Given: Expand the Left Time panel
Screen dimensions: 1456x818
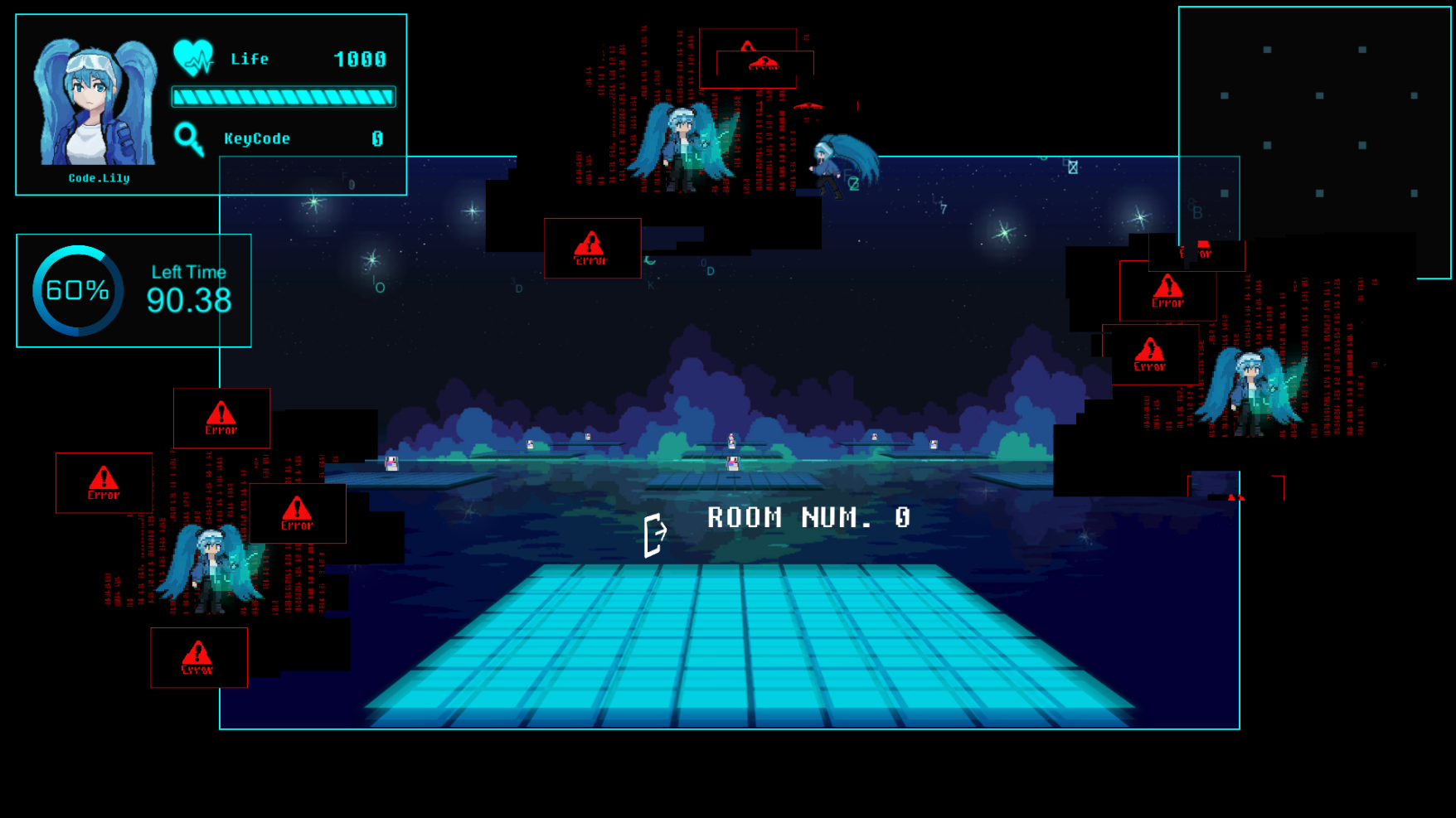Looking at the screenshot, I should click(133, 289).
